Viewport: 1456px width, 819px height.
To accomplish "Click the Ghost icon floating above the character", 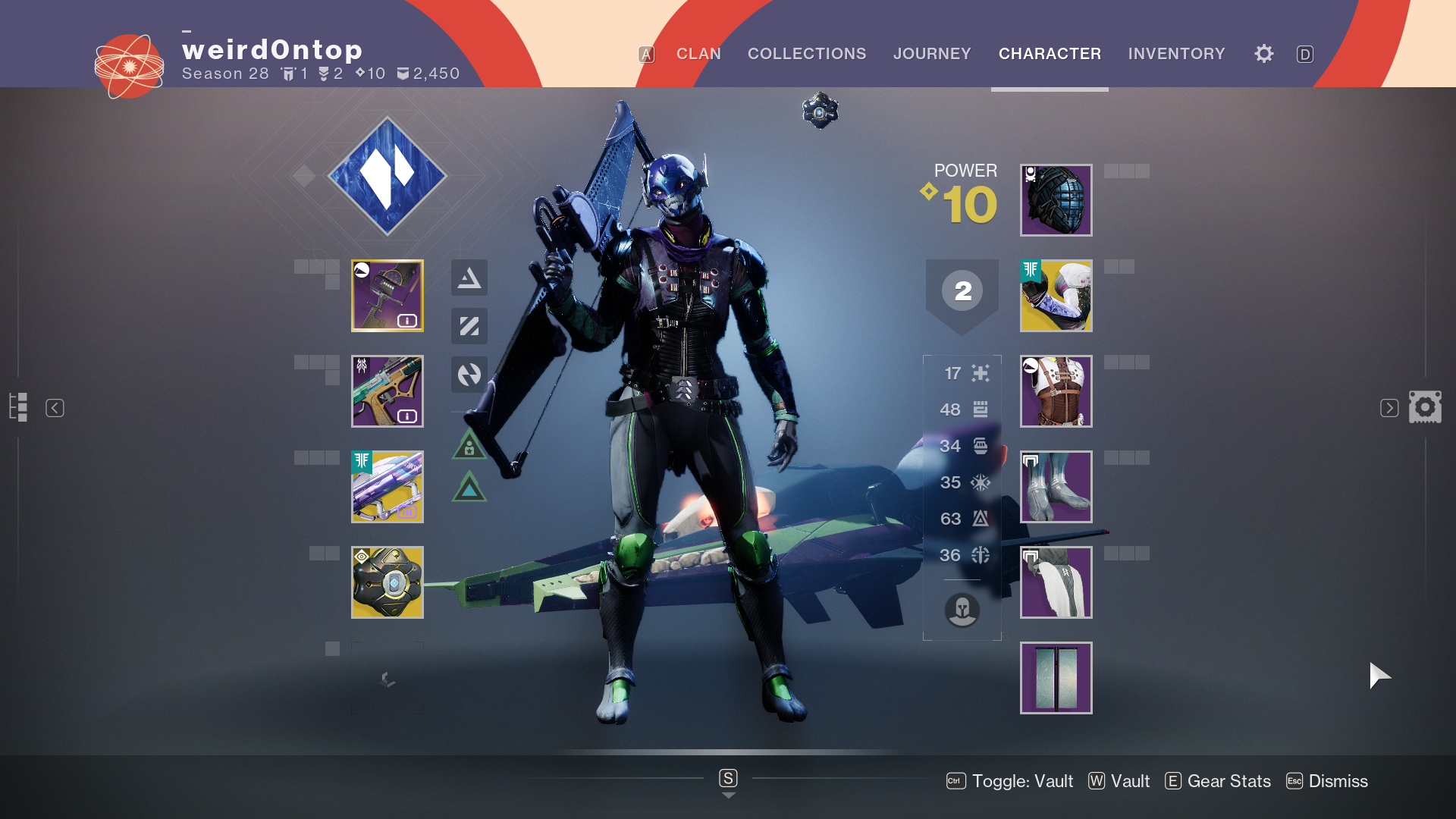I will tap(820, 111).
